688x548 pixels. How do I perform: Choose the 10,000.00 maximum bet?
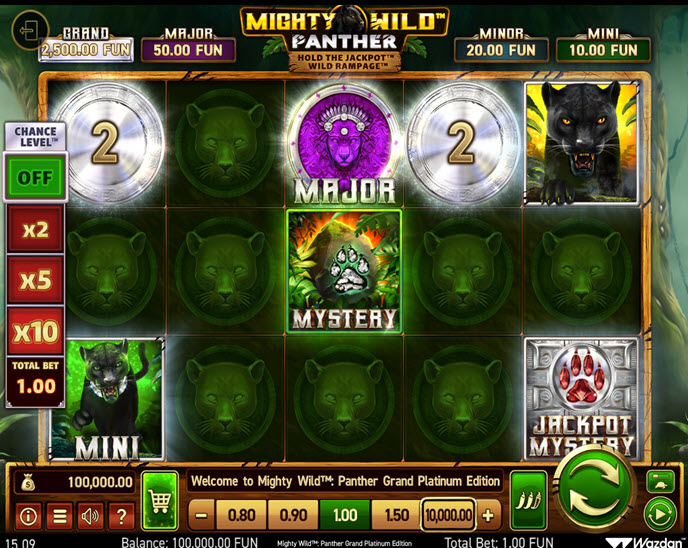tap(447, 516)
